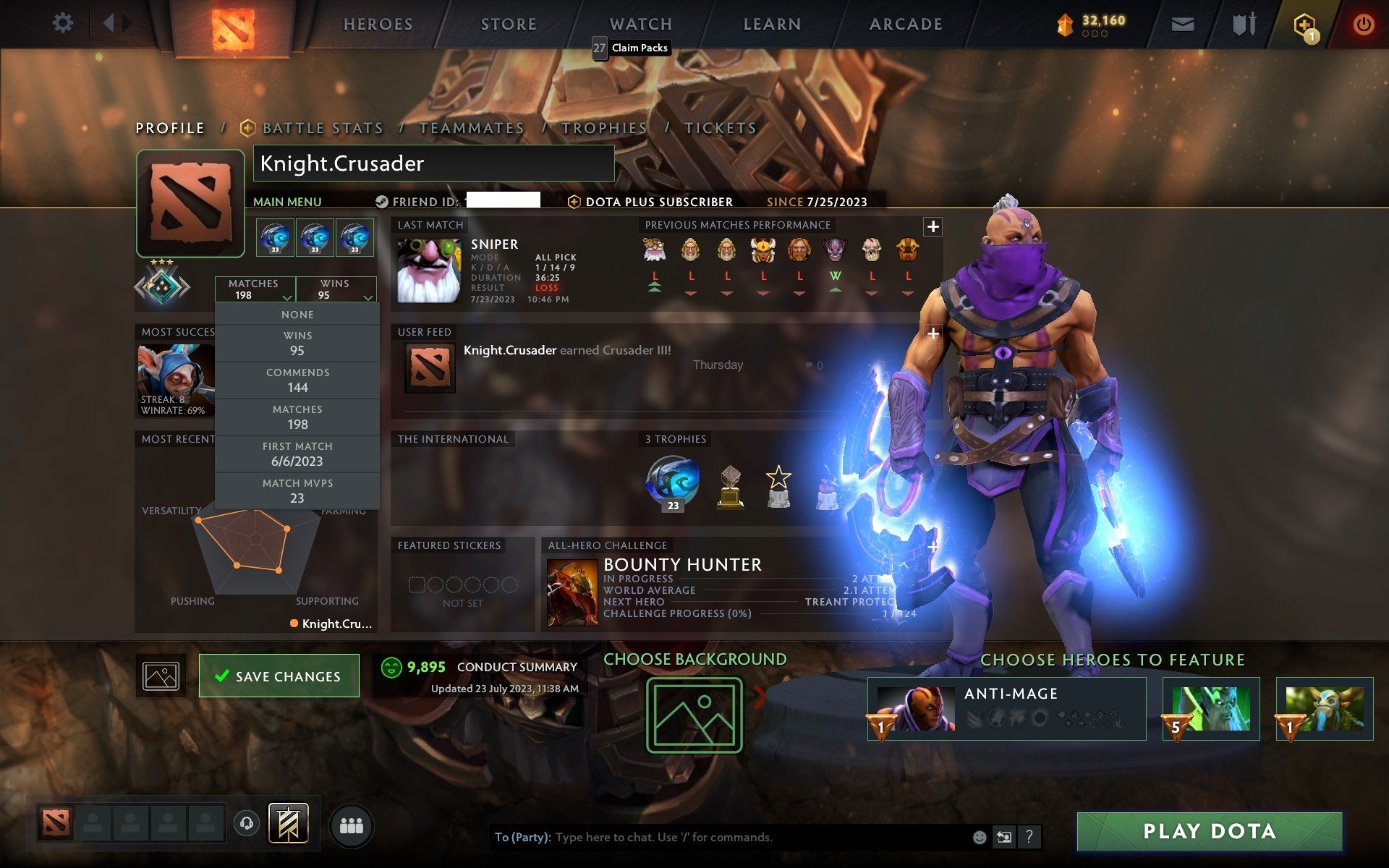1389x868 pixels.
Task: Open the friends list icon near the chat bar
Action: (x=352, y=824)
